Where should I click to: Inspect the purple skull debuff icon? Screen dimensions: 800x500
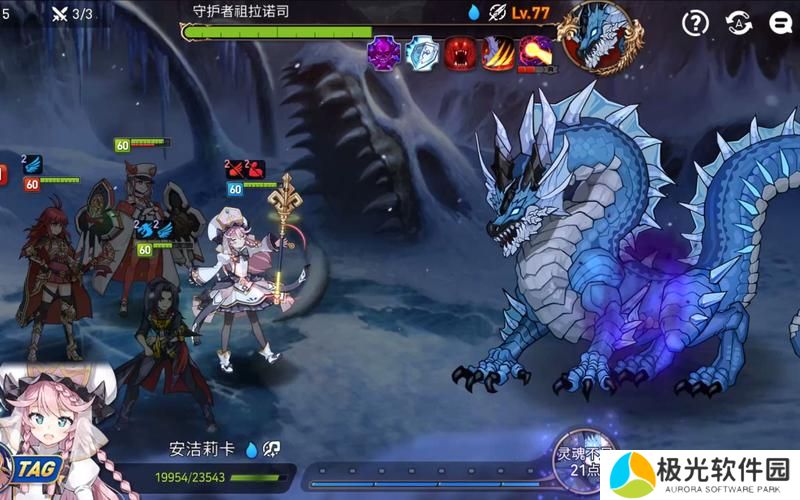point(384,53)
